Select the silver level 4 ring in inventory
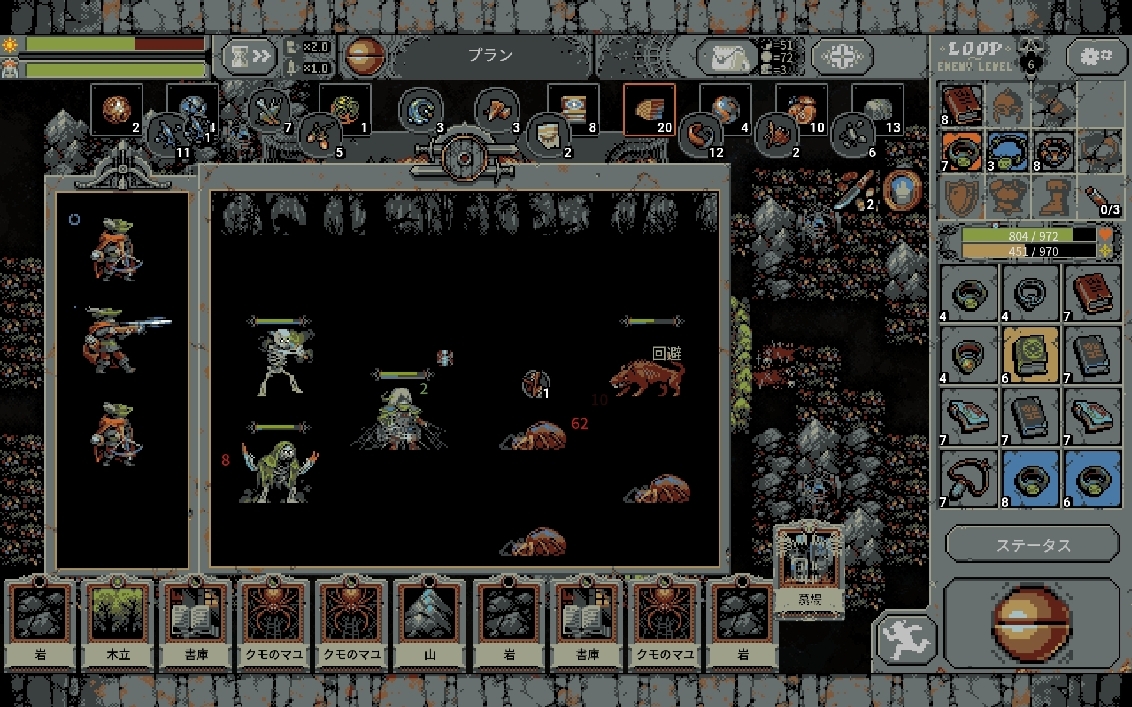Image resolution: width=1132 pixels, height=707 pixels. point(1030,292)
